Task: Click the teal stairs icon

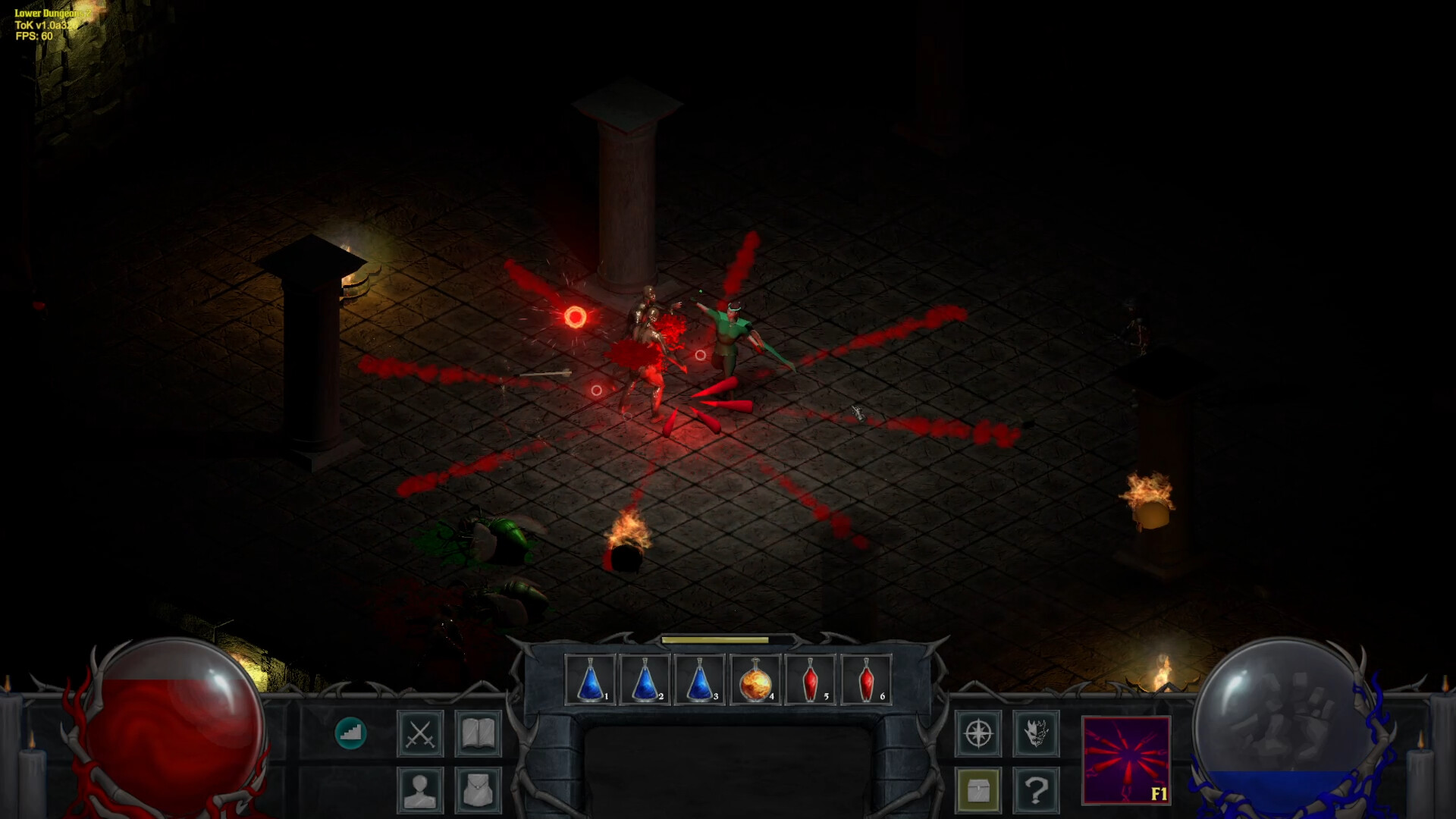Action: [x=350, y=733]
